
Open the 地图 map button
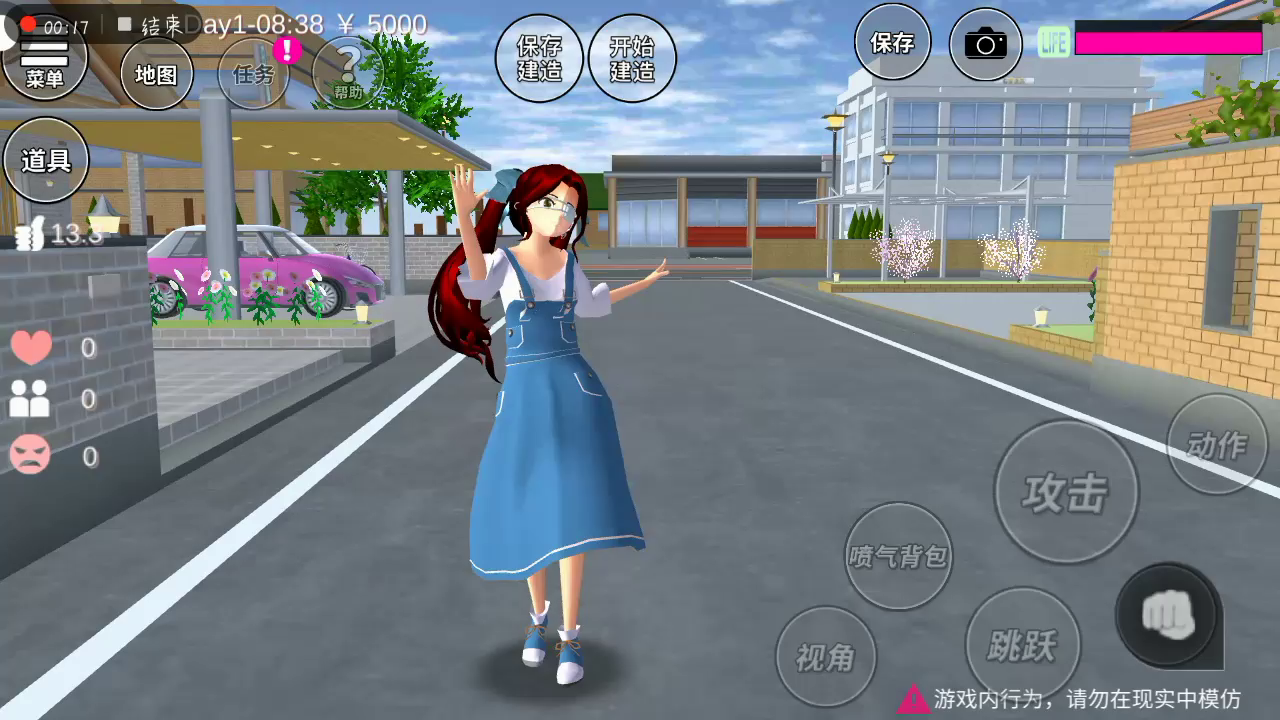coord(156,74)
